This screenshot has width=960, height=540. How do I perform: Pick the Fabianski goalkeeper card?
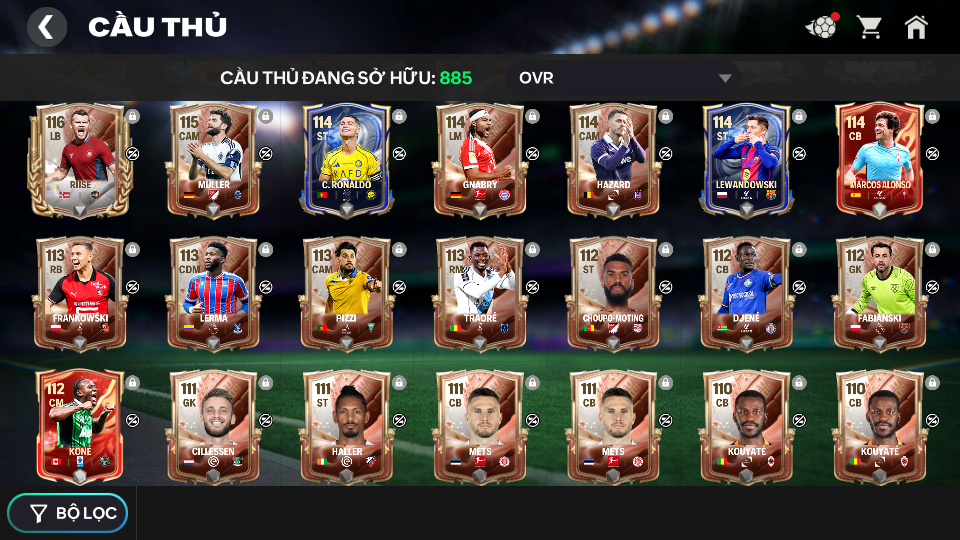click(x=879, y=292)
